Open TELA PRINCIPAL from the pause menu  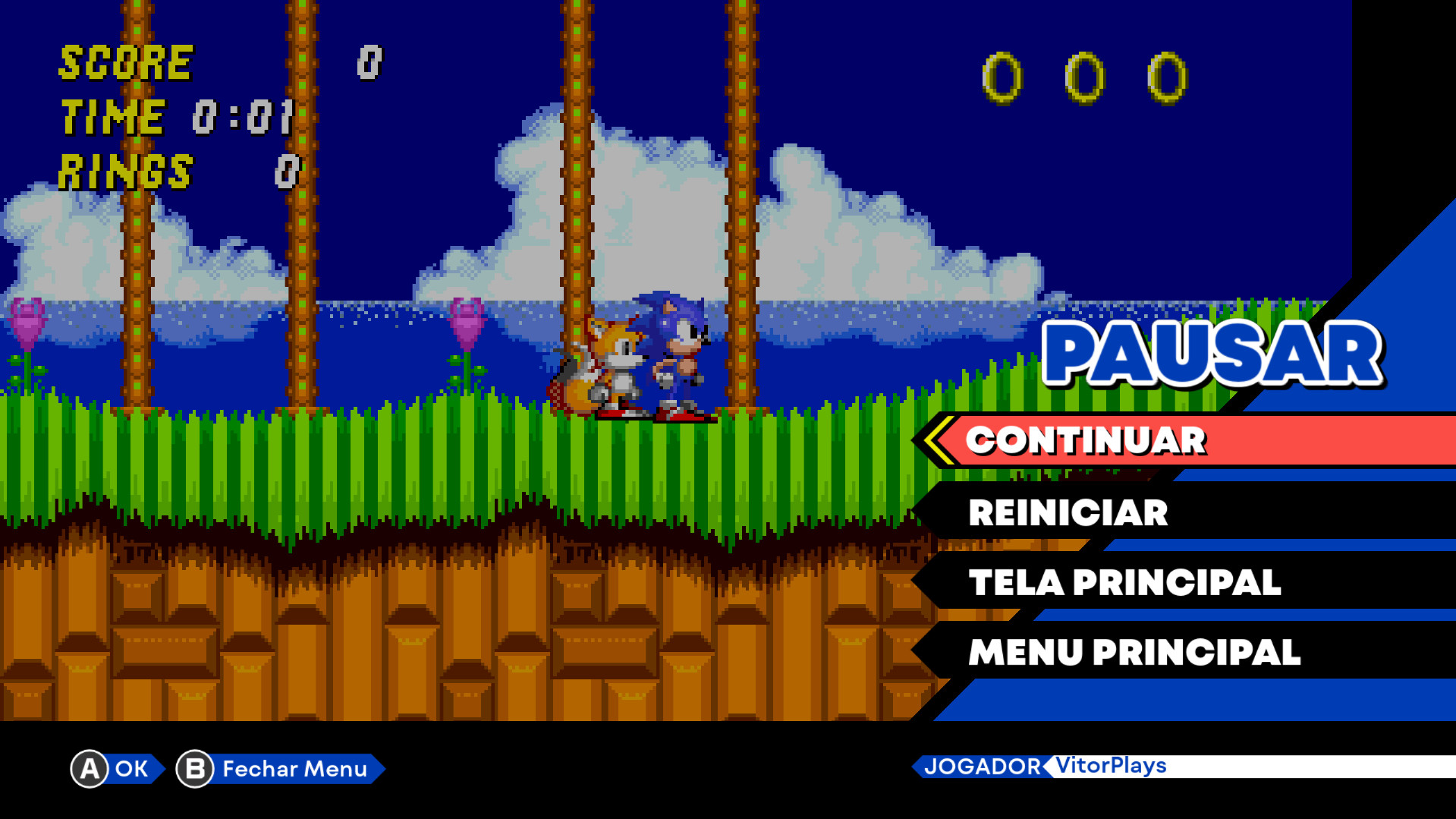(1124, 581)
